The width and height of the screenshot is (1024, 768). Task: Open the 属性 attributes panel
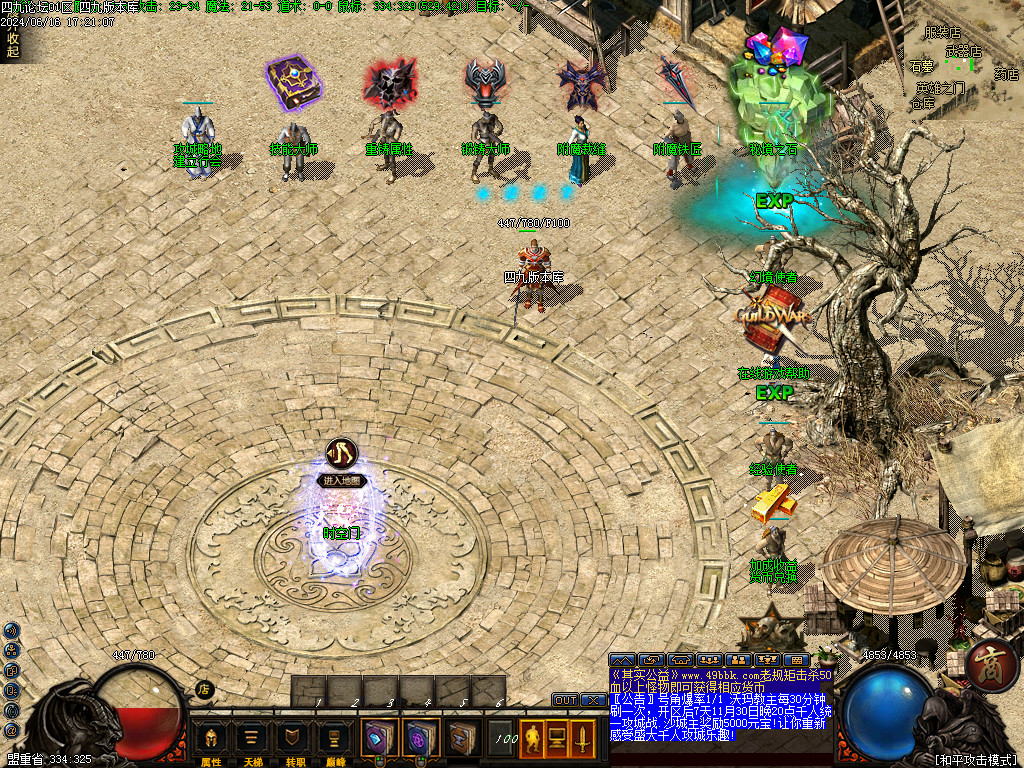[x=211, y=740]
